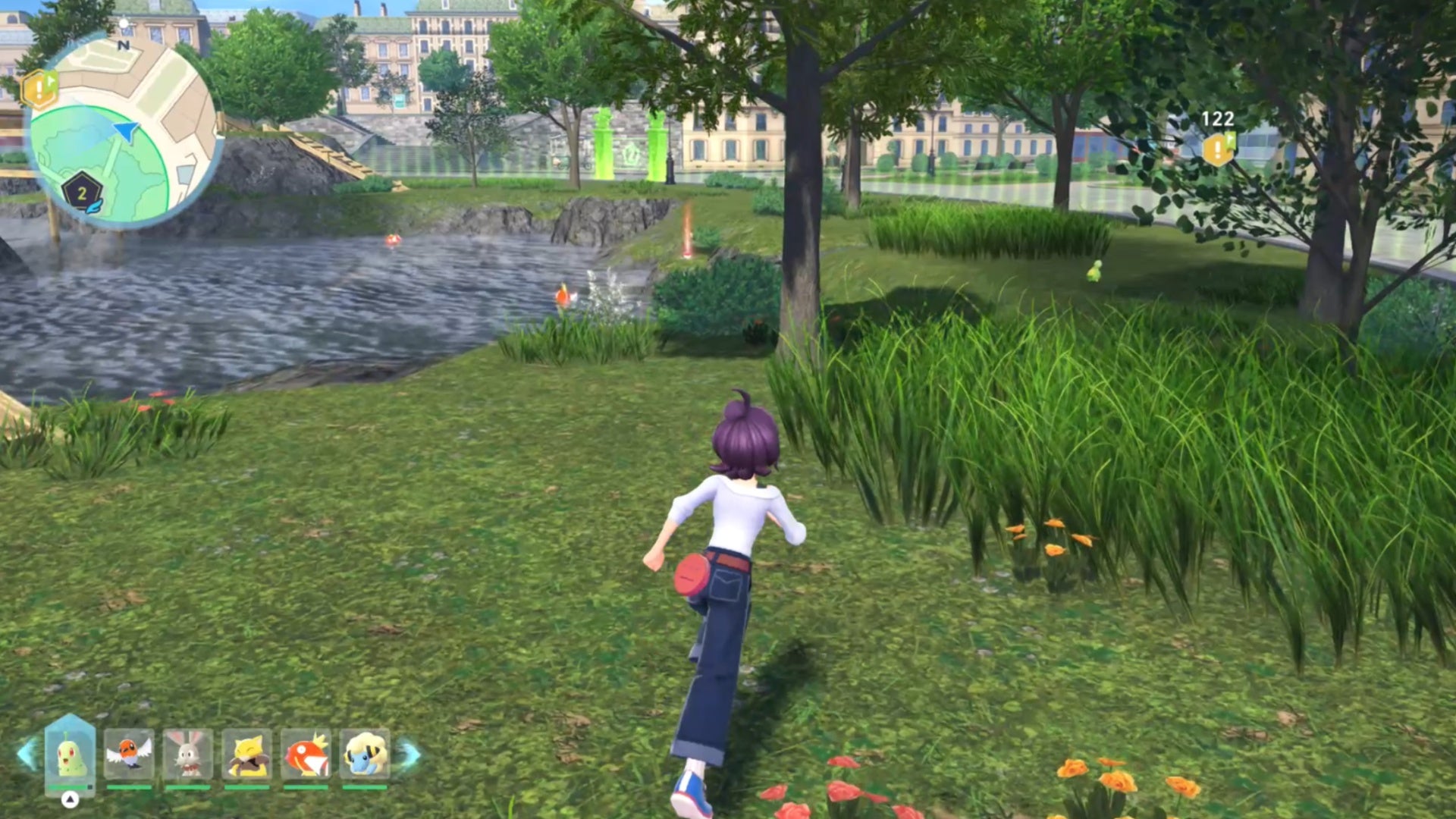Select the yellow quest marker beside the minimap
The image size is (1456, 819).
(x=39, y=89)
